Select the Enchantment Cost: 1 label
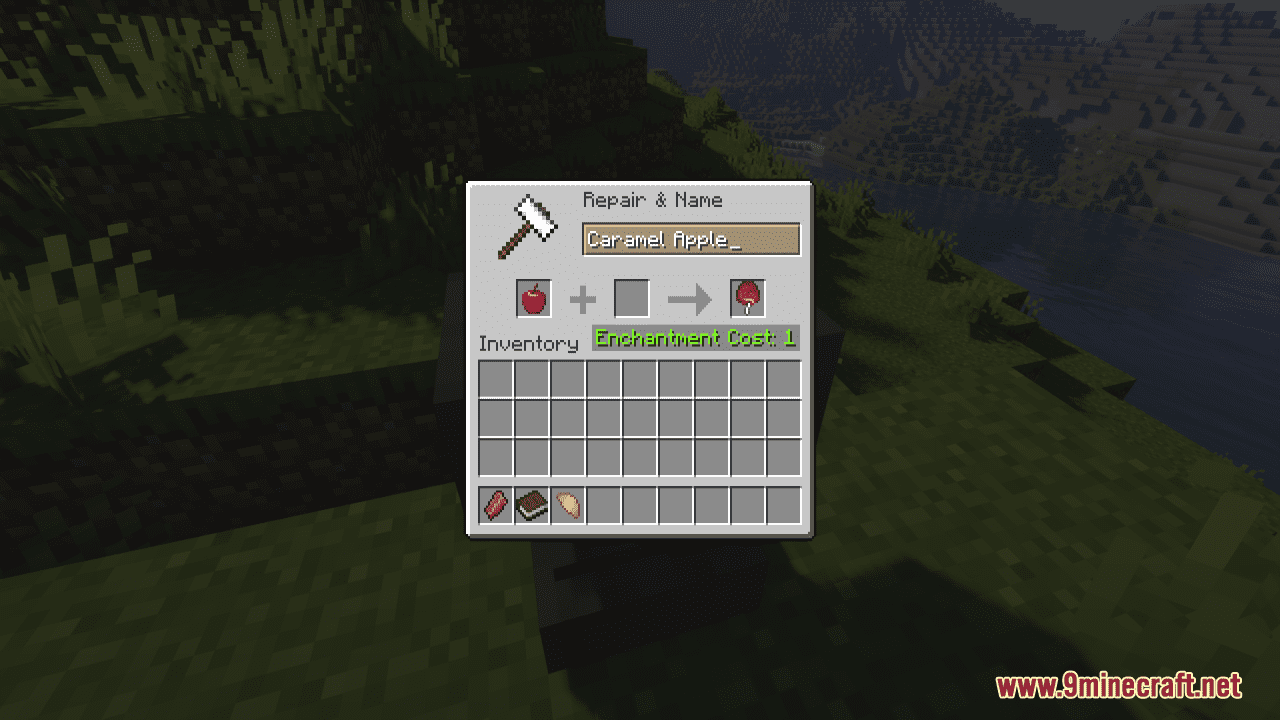 point(694,338)
